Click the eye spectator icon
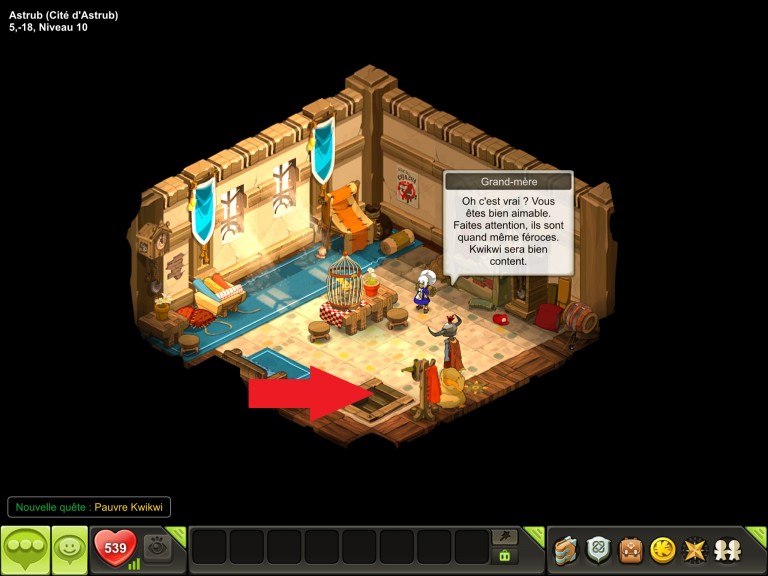 tap(156, 548)
